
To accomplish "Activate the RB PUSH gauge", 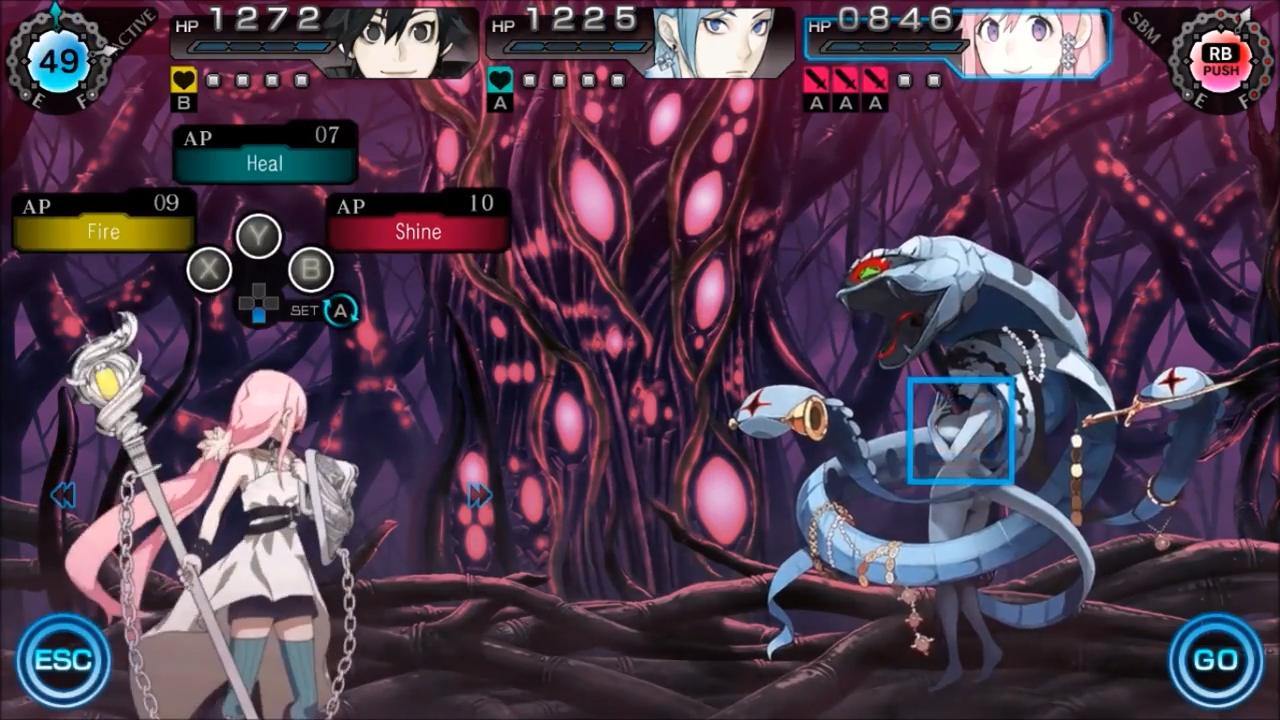I will (x=1220, y=62).
